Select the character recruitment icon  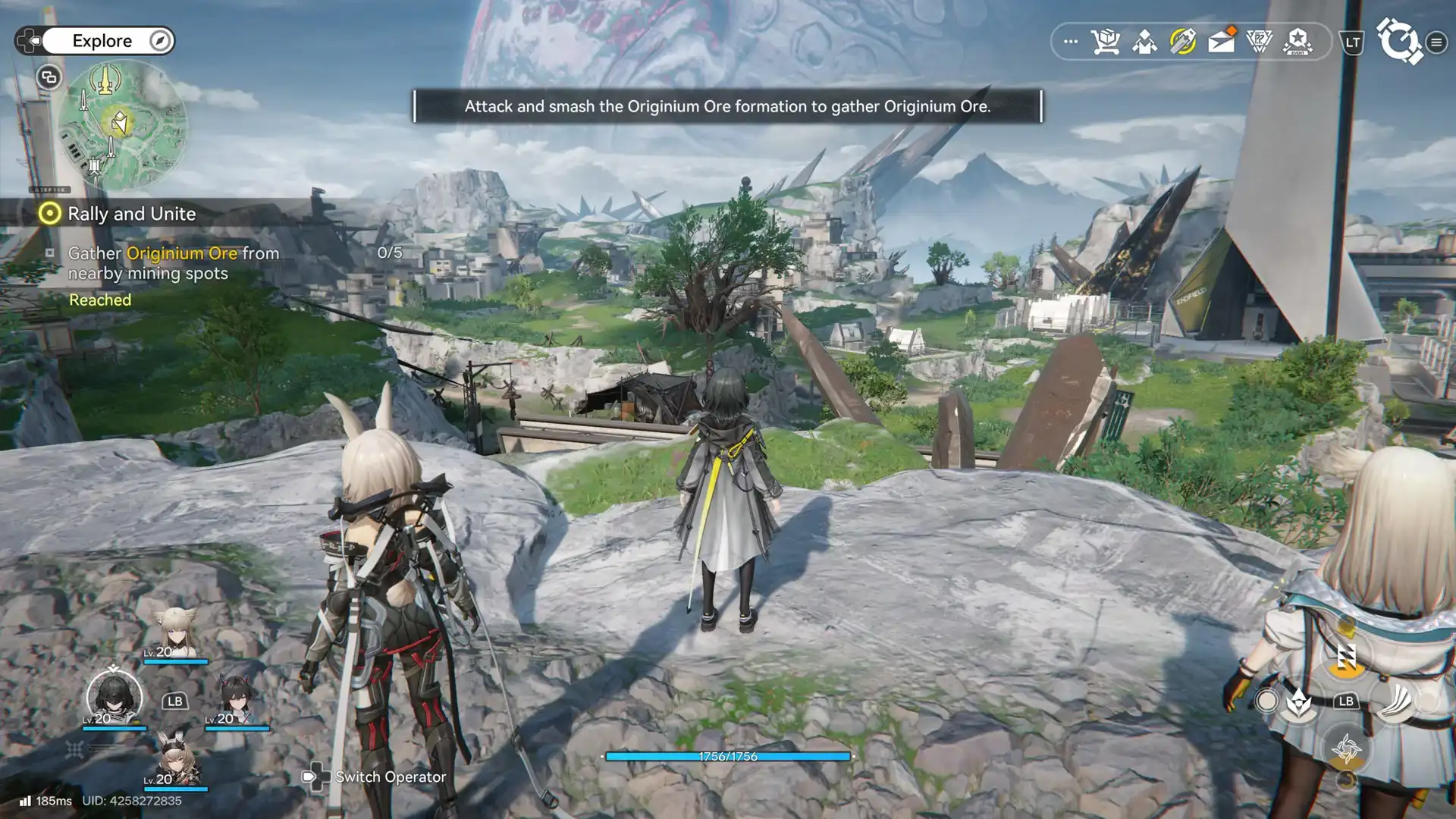click(x=1144, y=42)
